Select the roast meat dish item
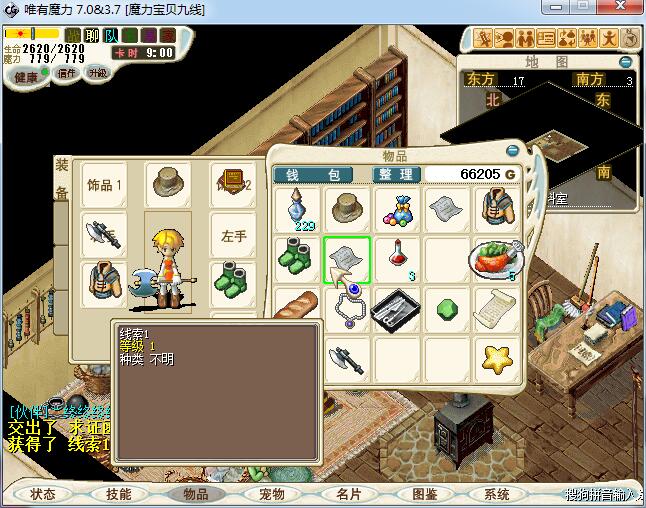Screen dimensions: 646x508 pos(493,259)
